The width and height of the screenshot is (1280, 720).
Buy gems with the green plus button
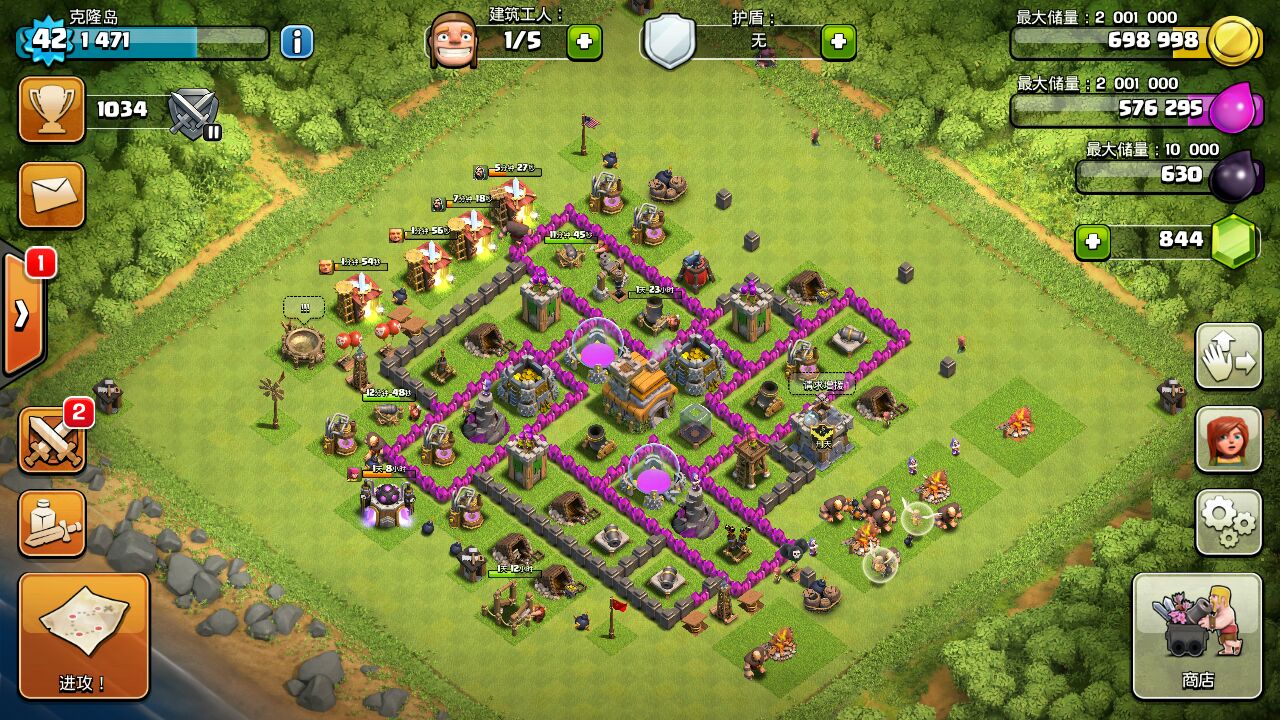tap(1092, 241)
